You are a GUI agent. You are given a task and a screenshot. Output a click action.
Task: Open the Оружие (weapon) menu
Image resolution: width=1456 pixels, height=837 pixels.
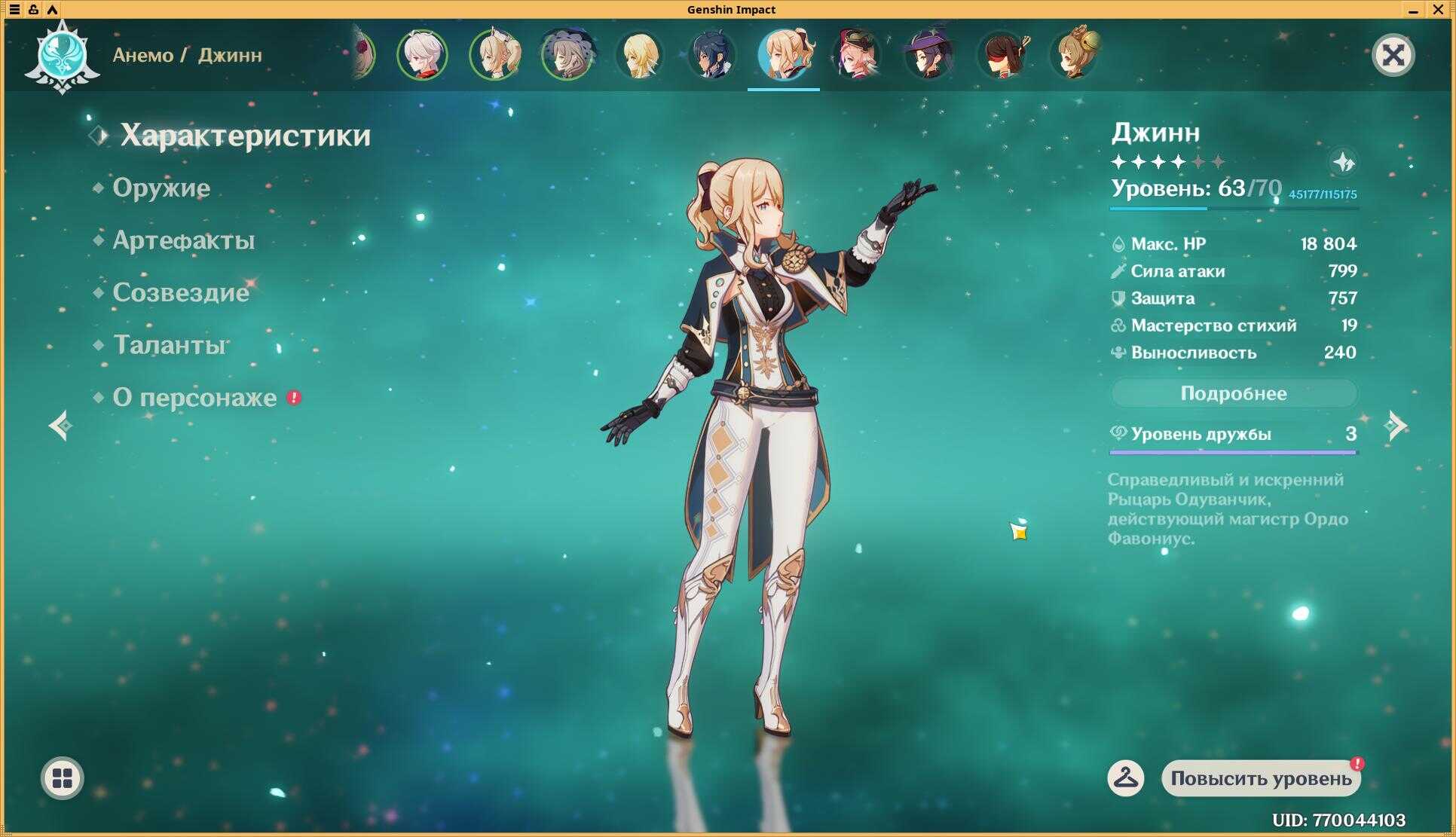[161, 188]
